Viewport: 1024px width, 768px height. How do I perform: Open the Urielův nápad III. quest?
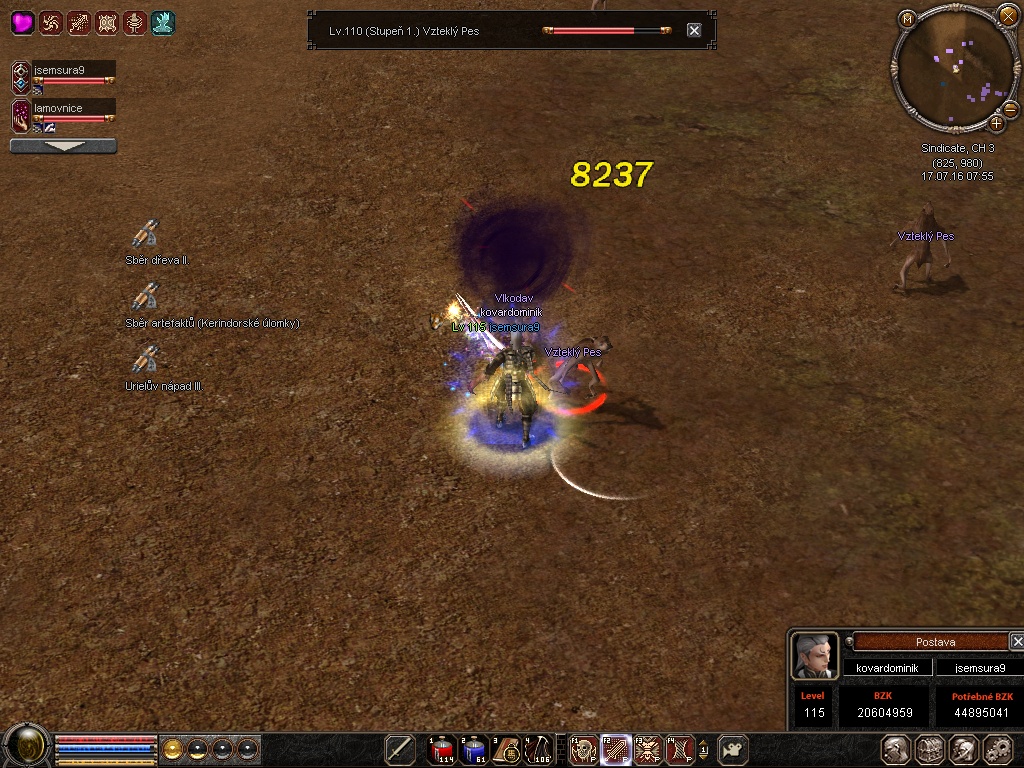(146, 359)
